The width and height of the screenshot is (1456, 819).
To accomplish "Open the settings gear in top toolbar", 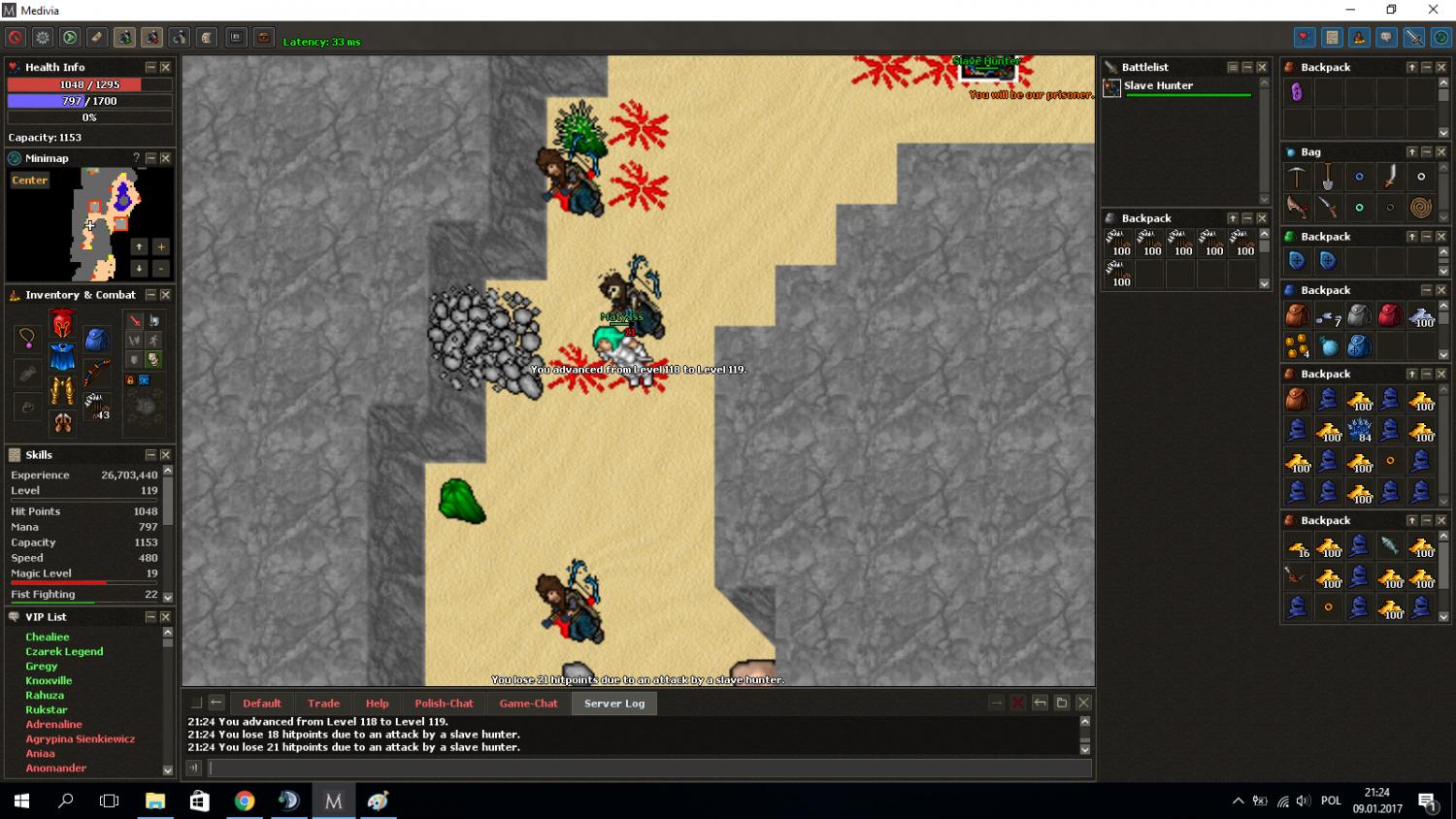I will (x=43, y=38).
